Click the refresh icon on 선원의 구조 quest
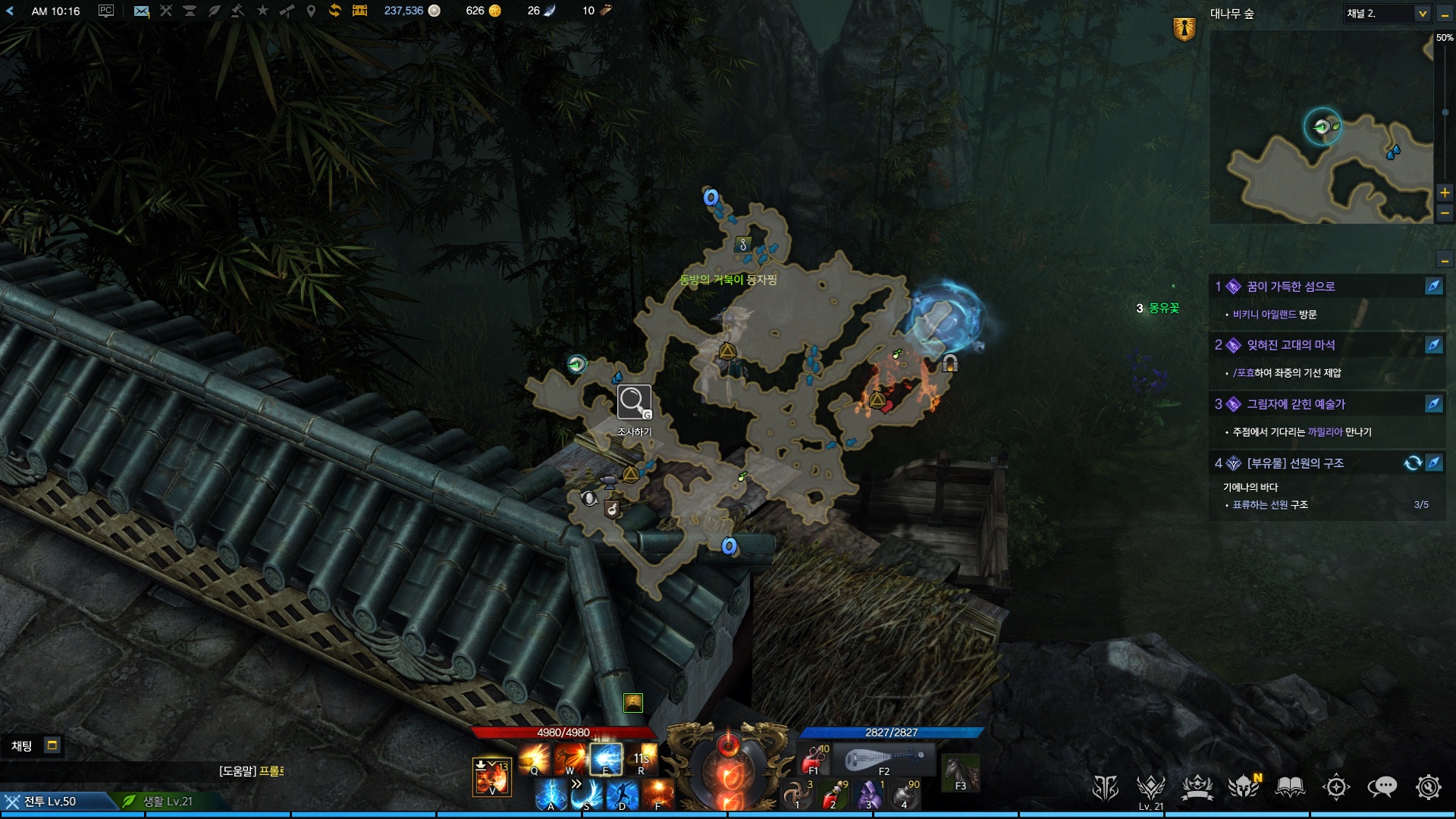The height and width of the screenshot is (819, 1456). [x=1412, y=463]
